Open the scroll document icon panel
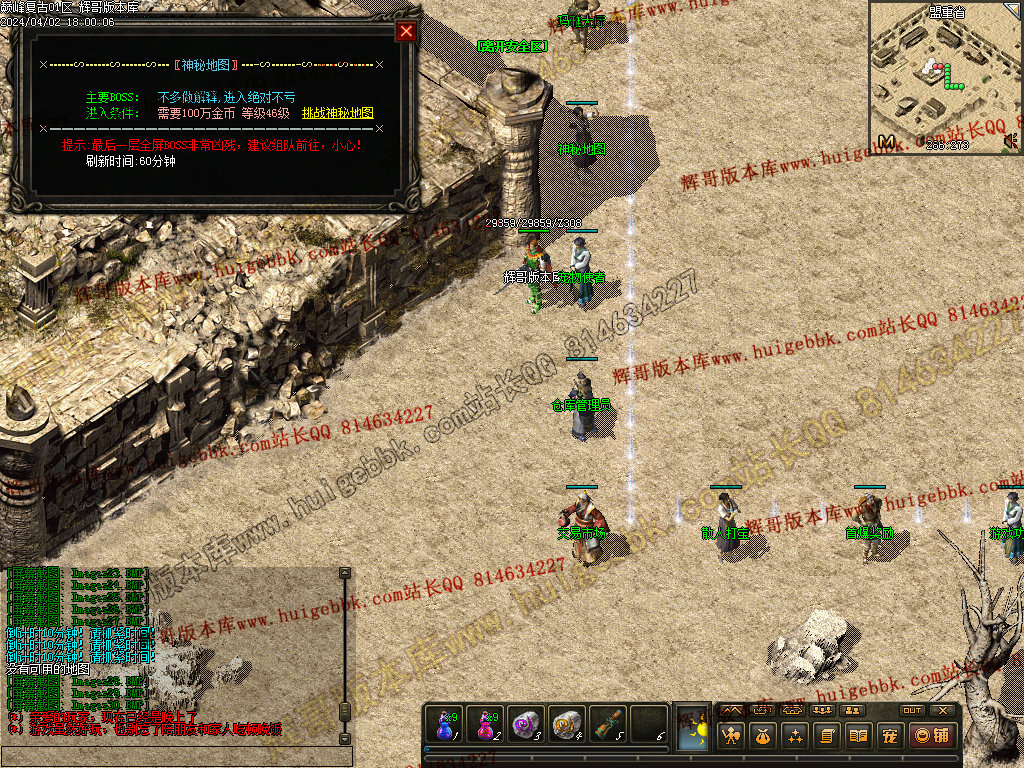This screenshot has height=768, width=1024. click(x=827, y=736)
